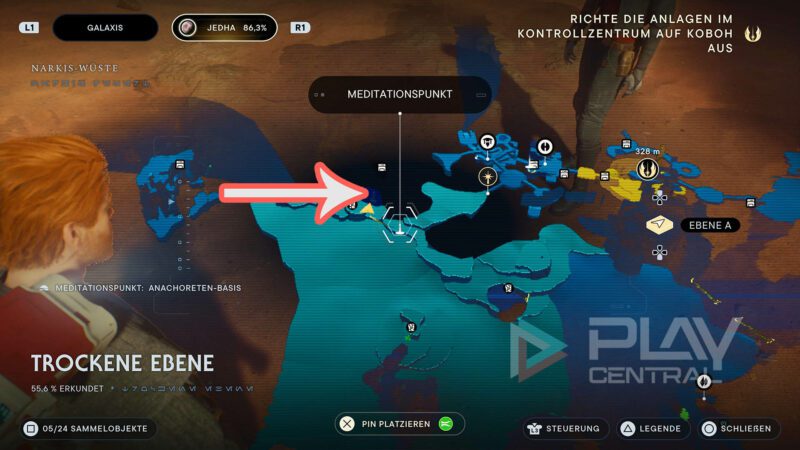Screen dimensions: 800x450
Task: Click the Meditationspunkt tooltip label
Action: (400, 94)
